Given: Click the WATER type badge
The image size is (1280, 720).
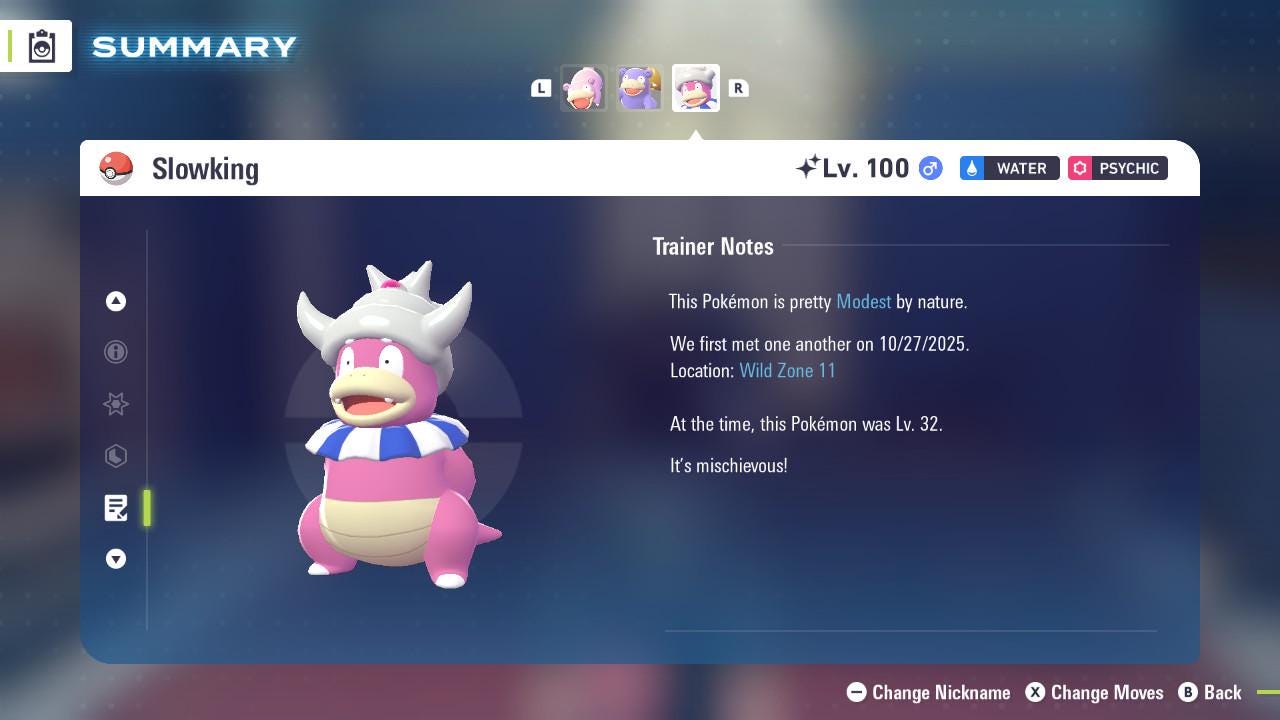Looking at the screenshot, I should click(1009, 168).
